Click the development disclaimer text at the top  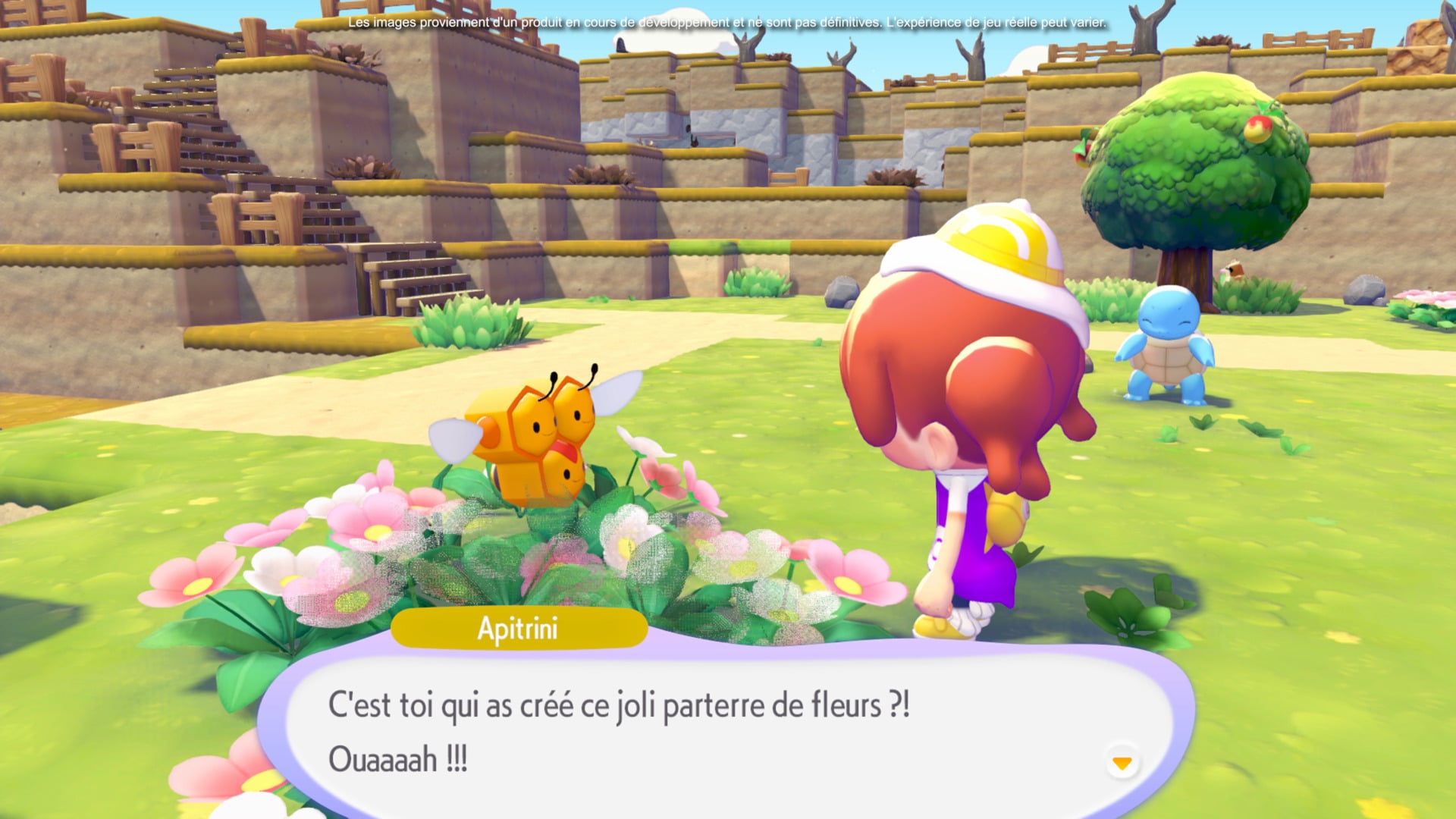pyautogui.click(x=726, y=23)
